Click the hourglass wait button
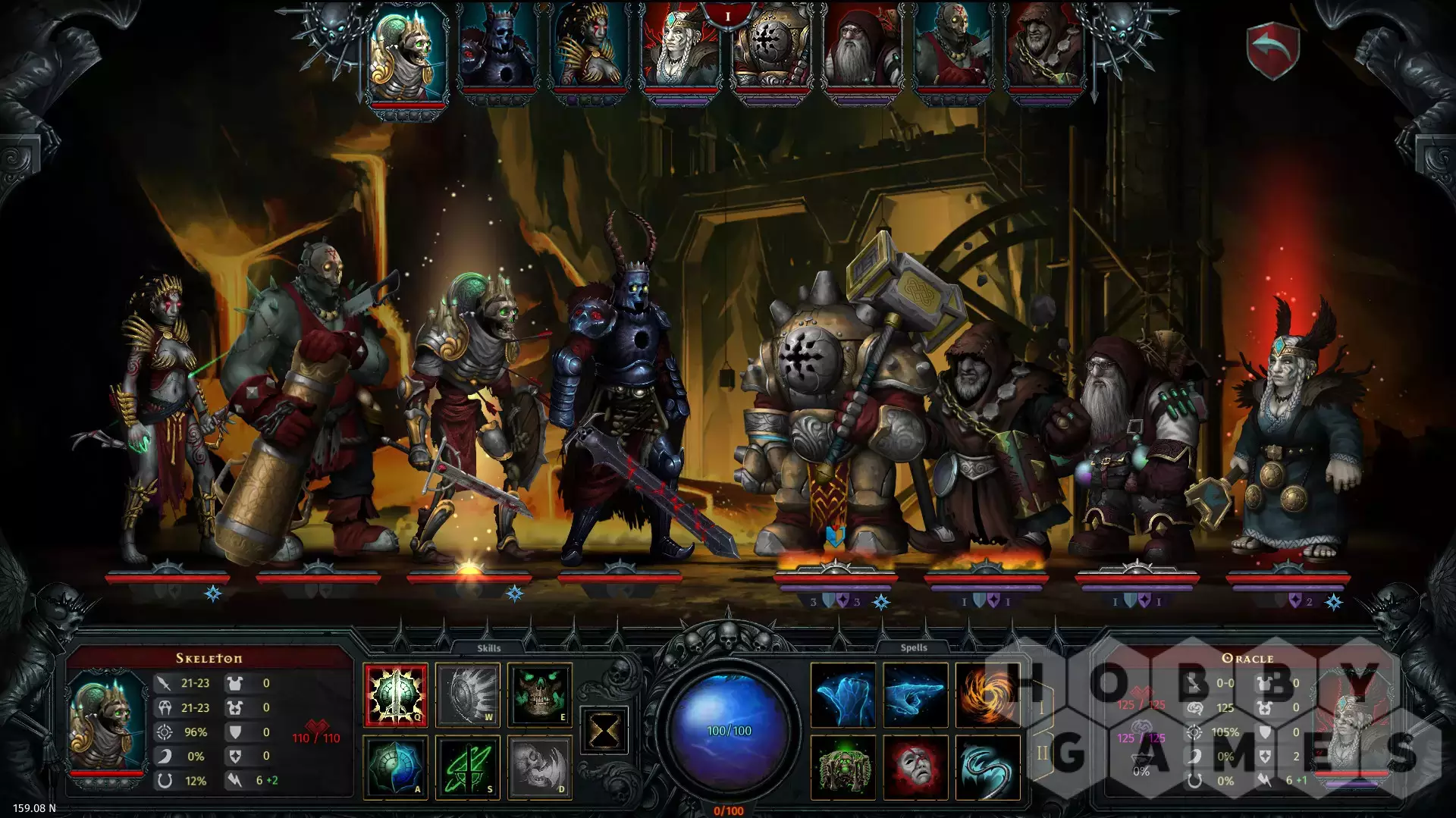 (604, 731)
